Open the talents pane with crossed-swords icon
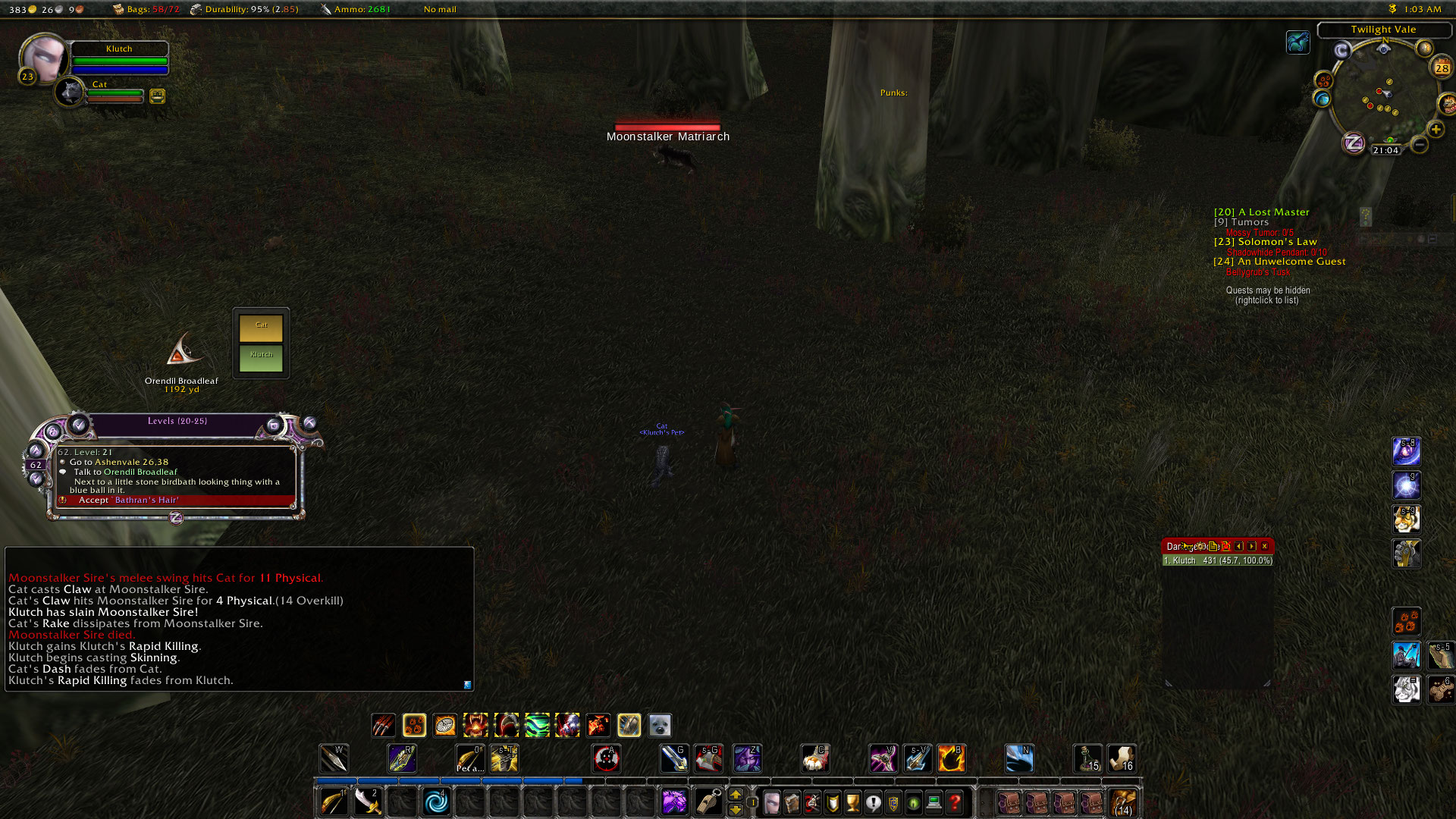The image size is (1456, 819). click(x=811, y=803)
